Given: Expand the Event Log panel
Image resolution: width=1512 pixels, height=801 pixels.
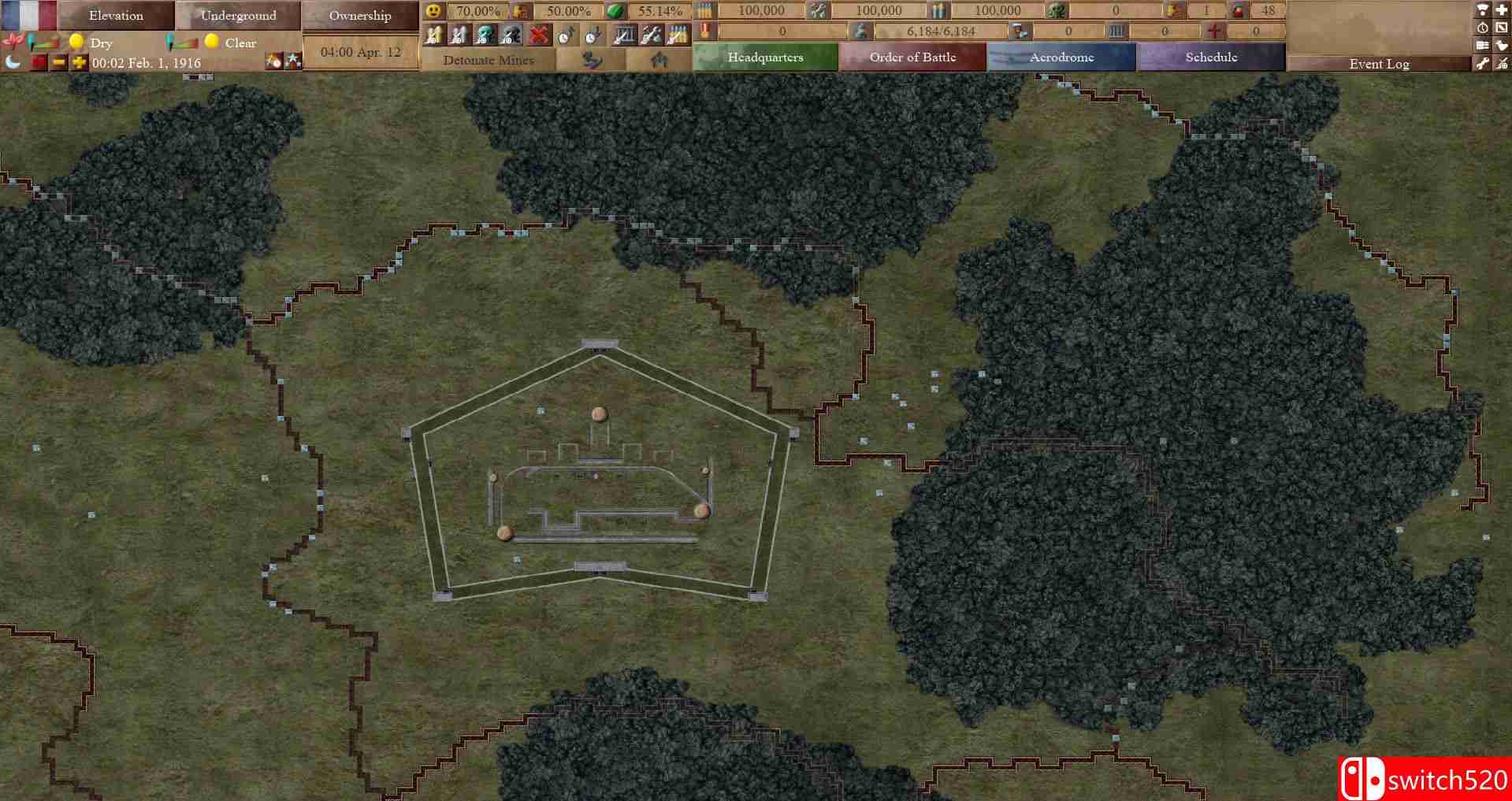Looking at the screenshot, I should coord(1379,64).
